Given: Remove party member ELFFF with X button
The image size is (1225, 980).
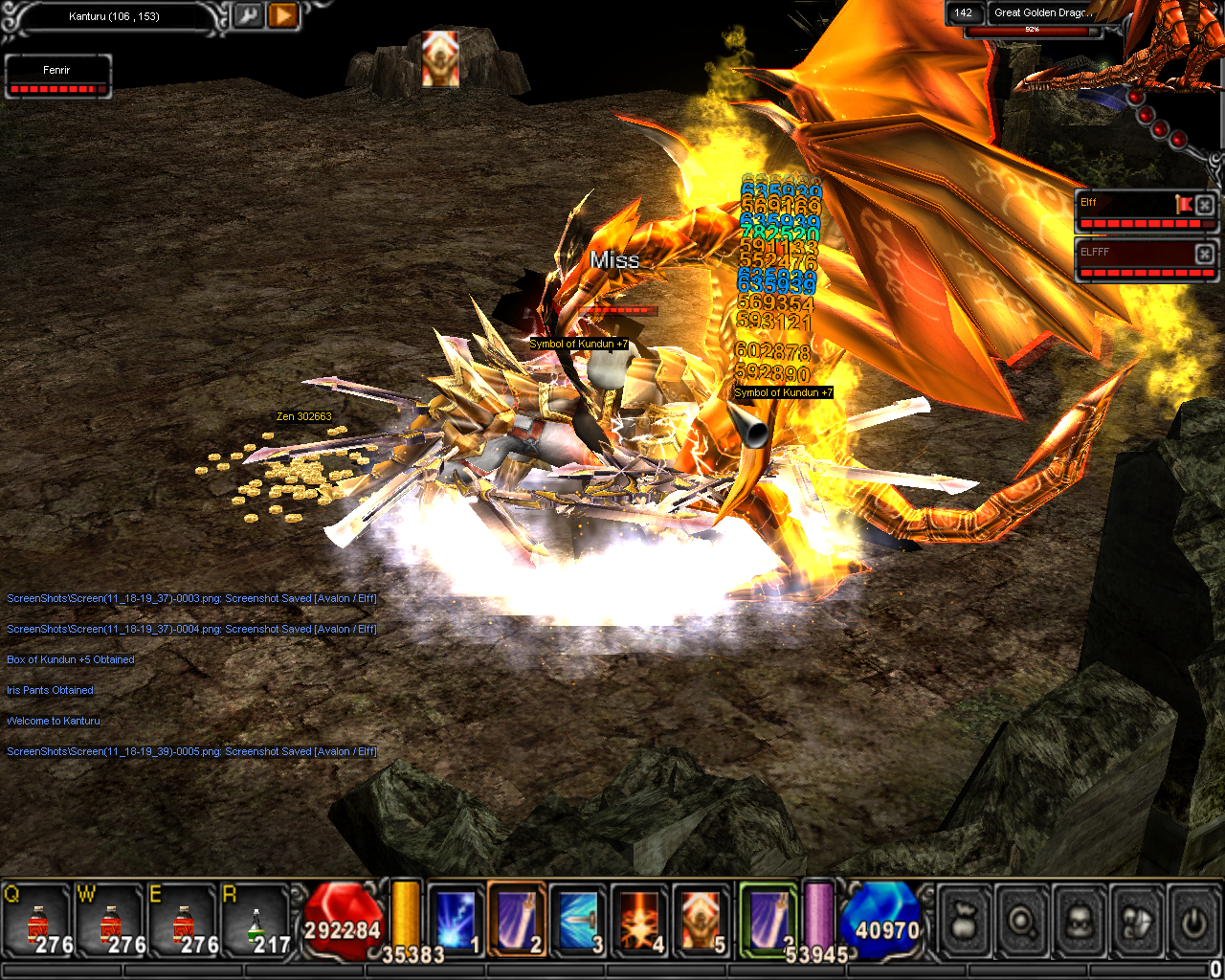Looking at the screenshot, I should point(1205,253).
